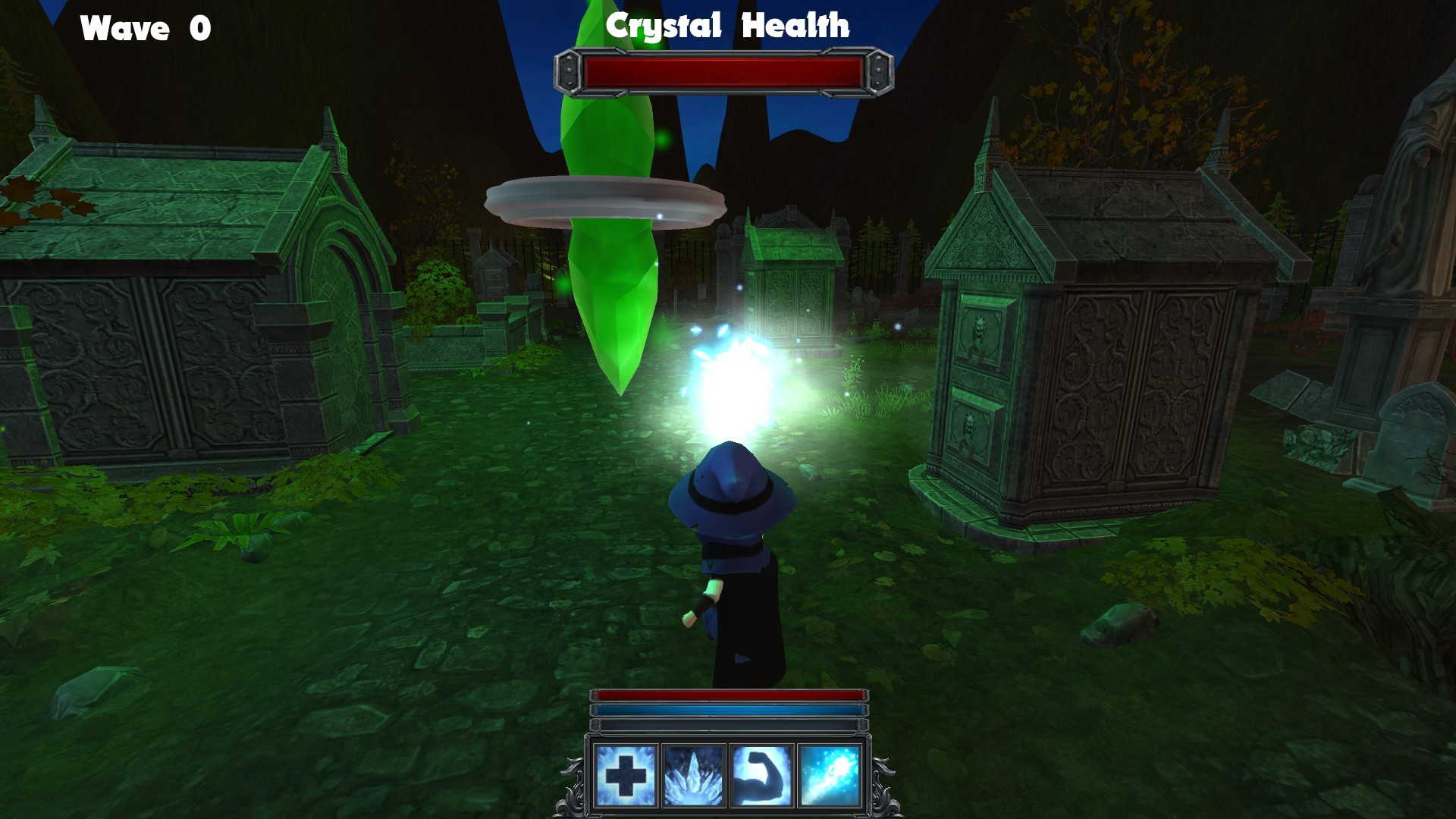Screen dimensions: 1456x819
Task: Select the glowing ice bolt skill
Action: click(x=829, y=775)
